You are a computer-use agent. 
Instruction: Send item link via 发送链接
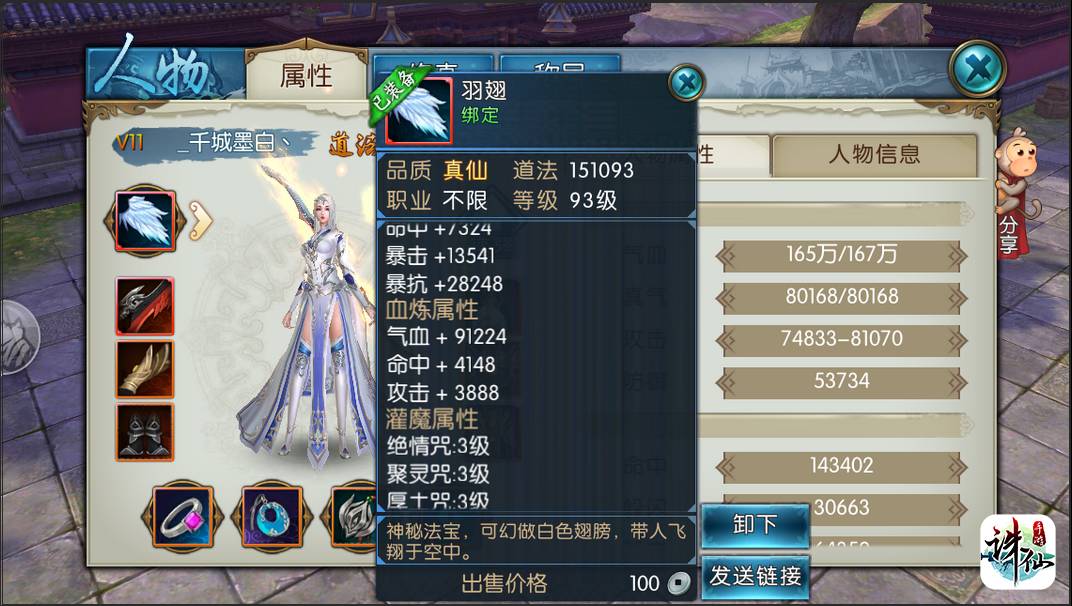(755, 576)
